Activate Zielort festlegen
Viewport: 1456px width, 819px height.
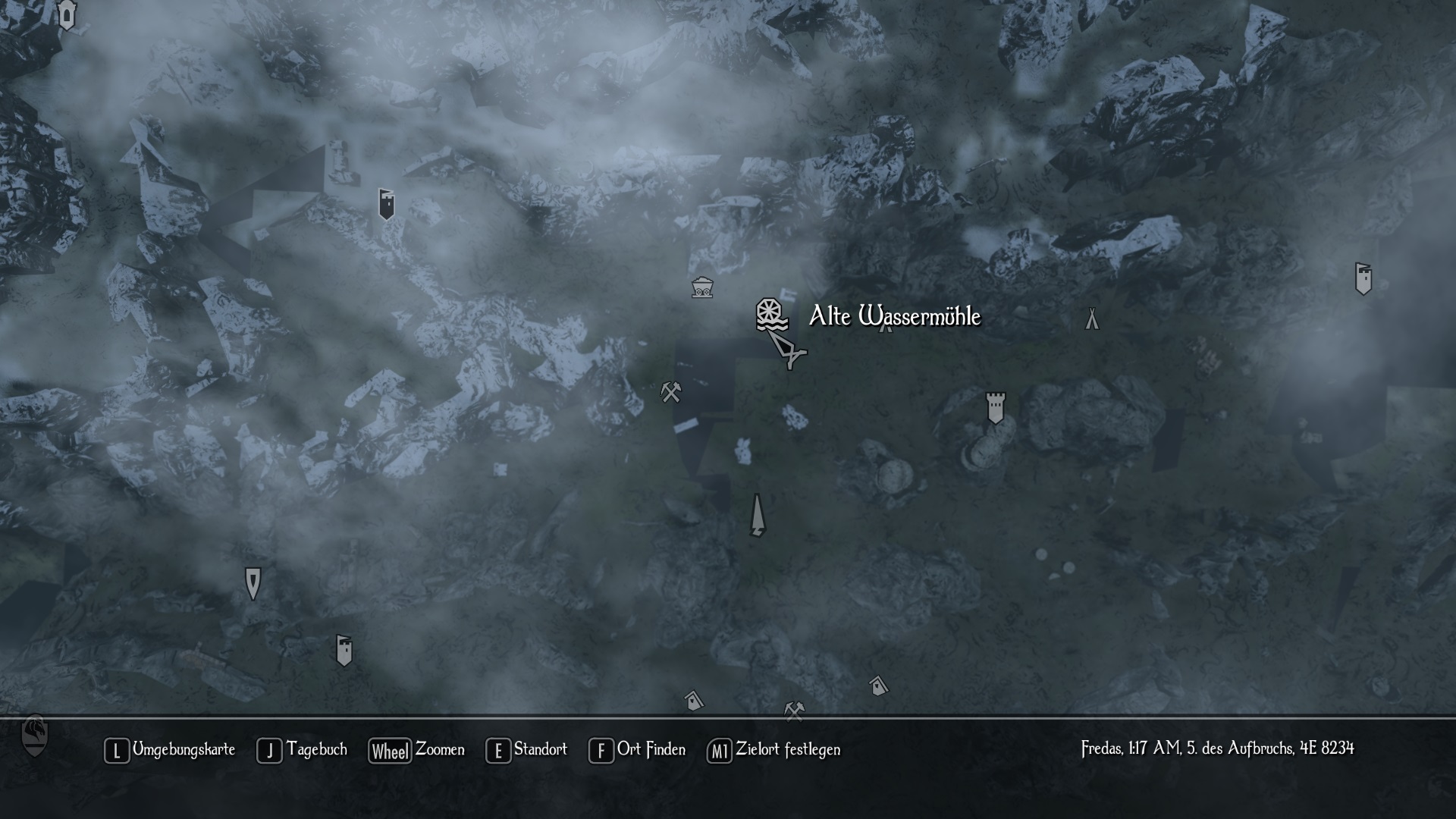coord(774,750)
